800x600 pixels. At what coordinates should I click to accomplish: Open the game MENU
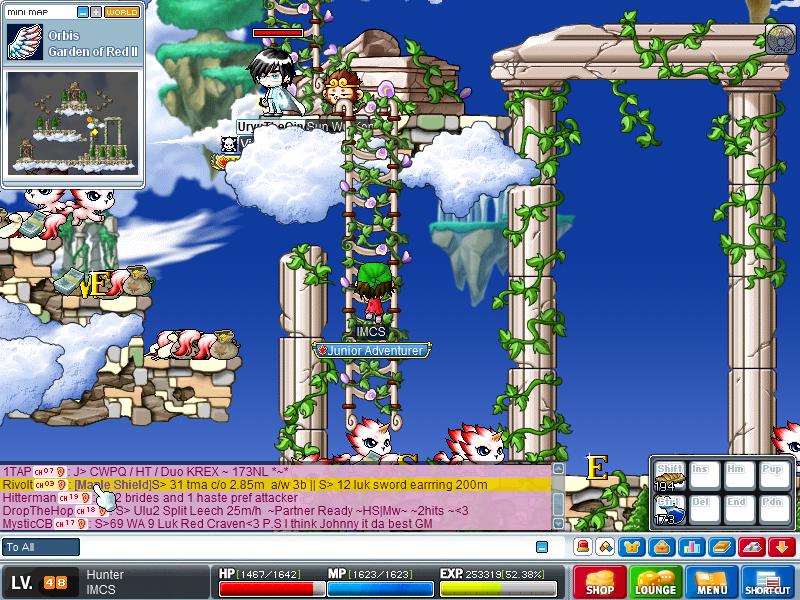pyautogui.click(x=711, y=582)
